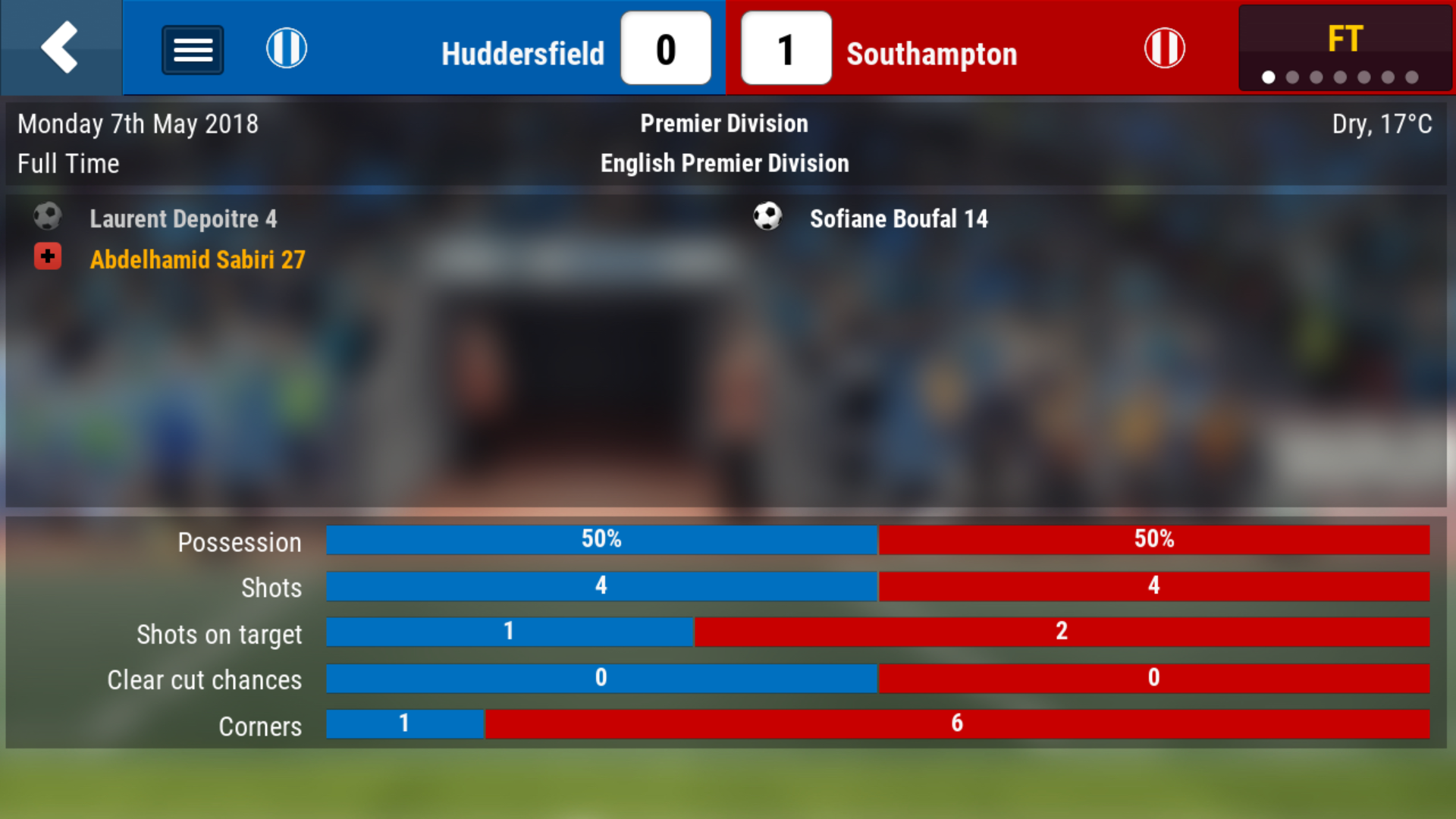View Laurent Depoitre's disallowed goal entry
The image size is (1456, 819).
click(x=183, y=219)
